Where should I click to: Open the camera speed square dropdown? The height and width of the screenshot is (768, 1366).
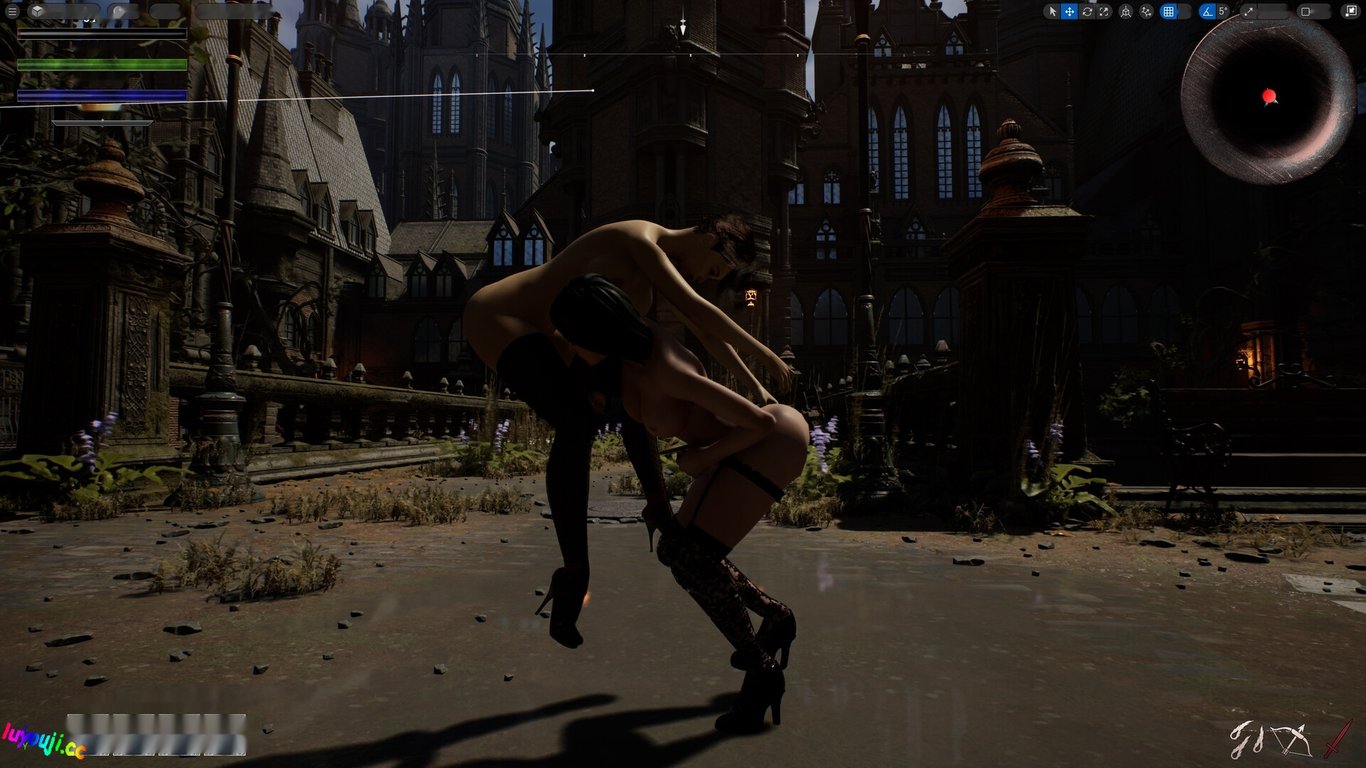pos(1306,12)
